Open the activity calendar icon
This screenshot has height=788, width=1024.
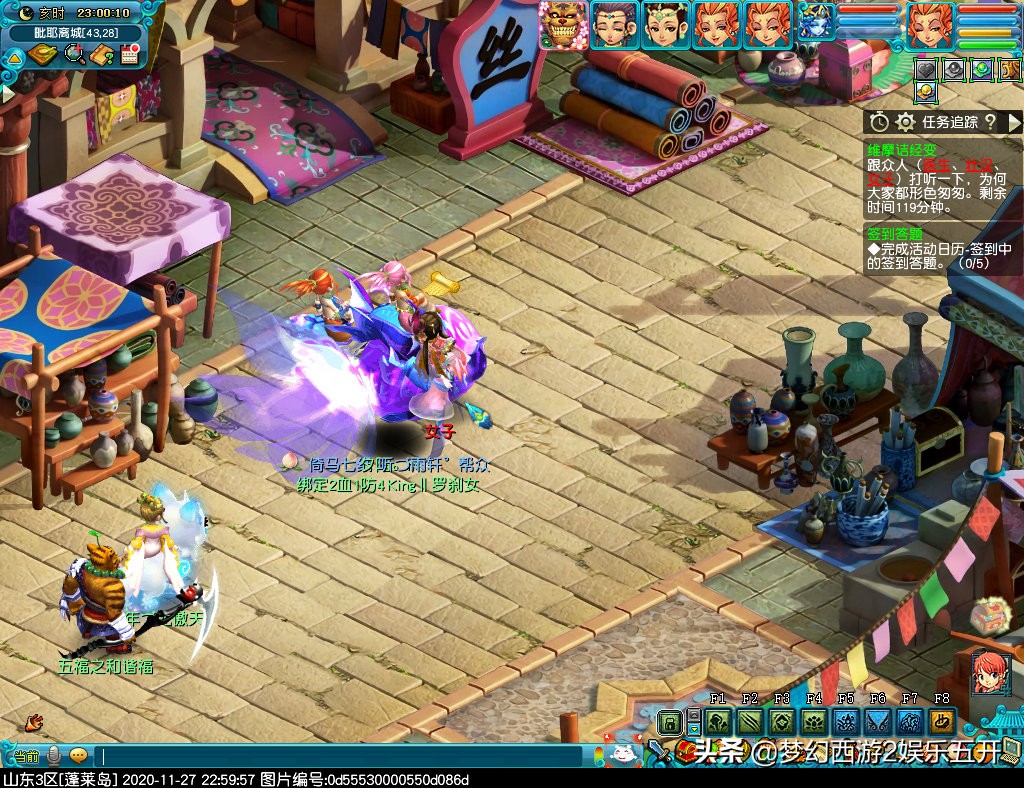(x=128, y=54)
